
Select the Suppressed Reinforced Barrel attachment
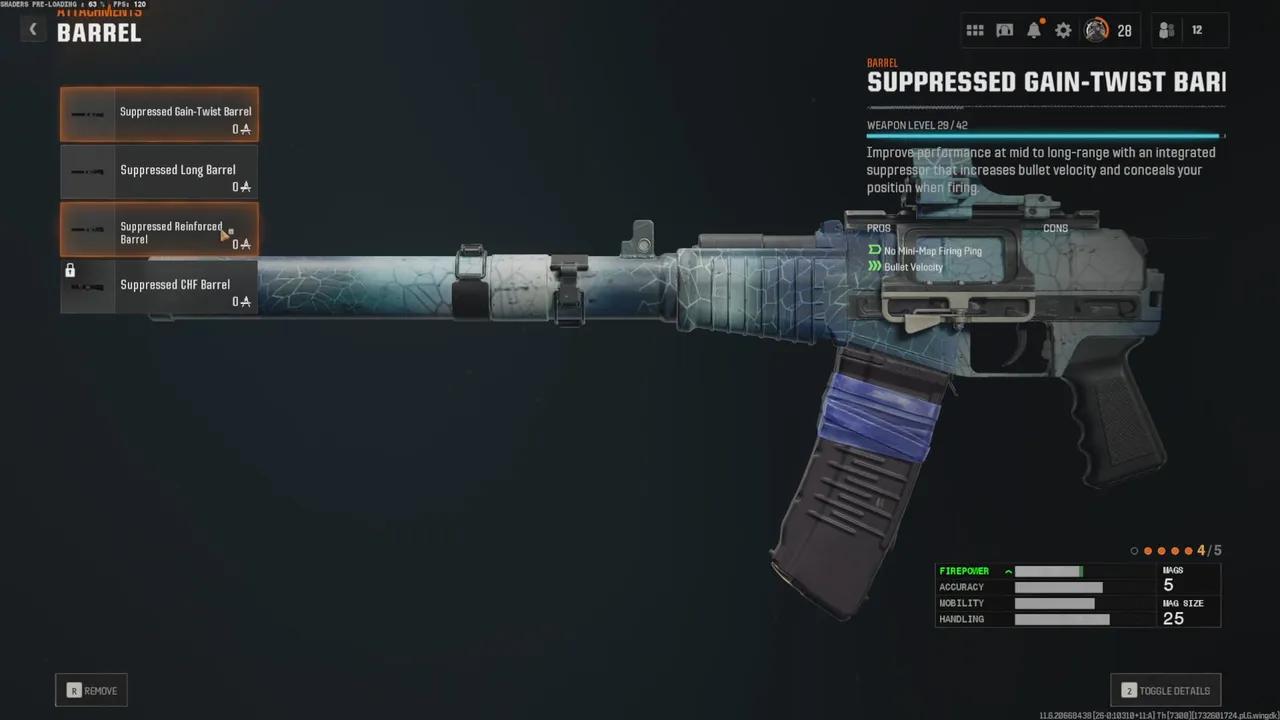[x=159, y=230]
